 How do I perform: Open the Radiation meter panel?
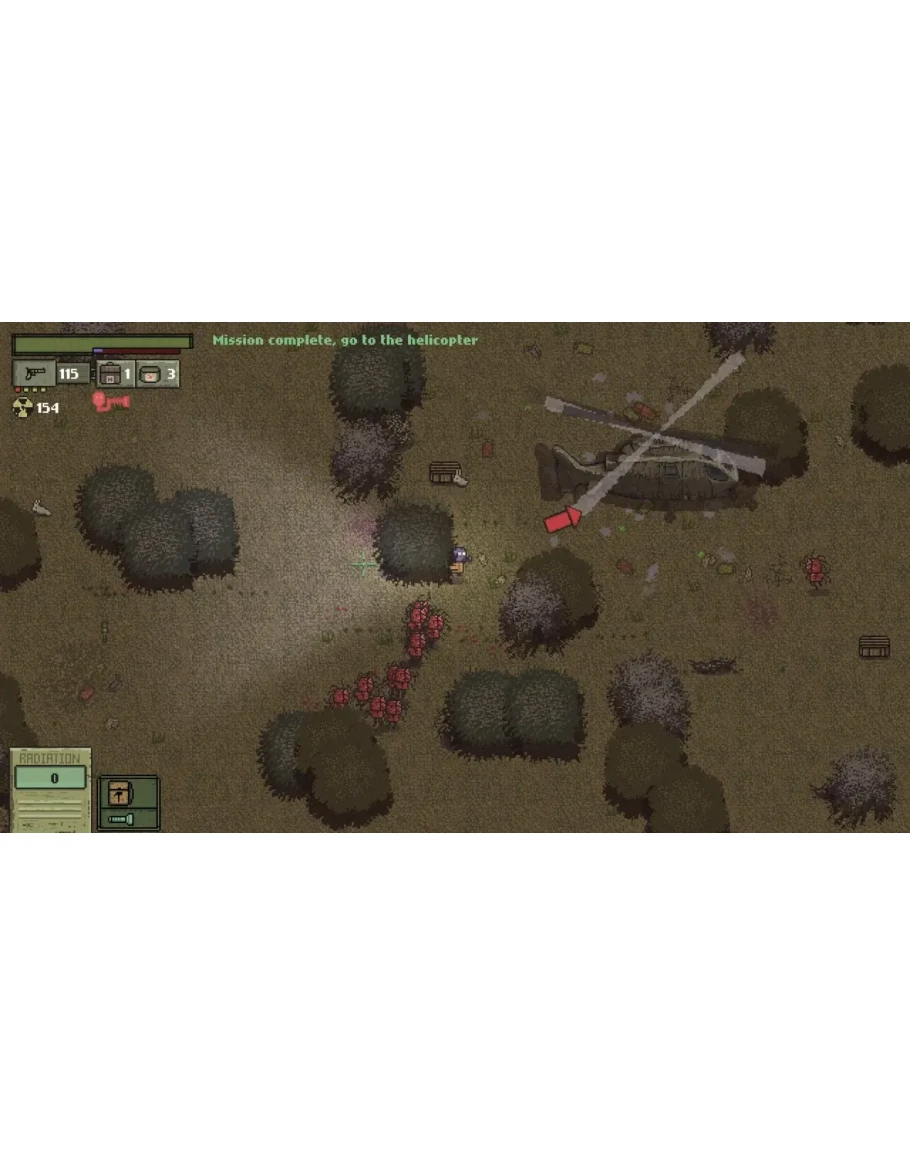click(50, 789)
